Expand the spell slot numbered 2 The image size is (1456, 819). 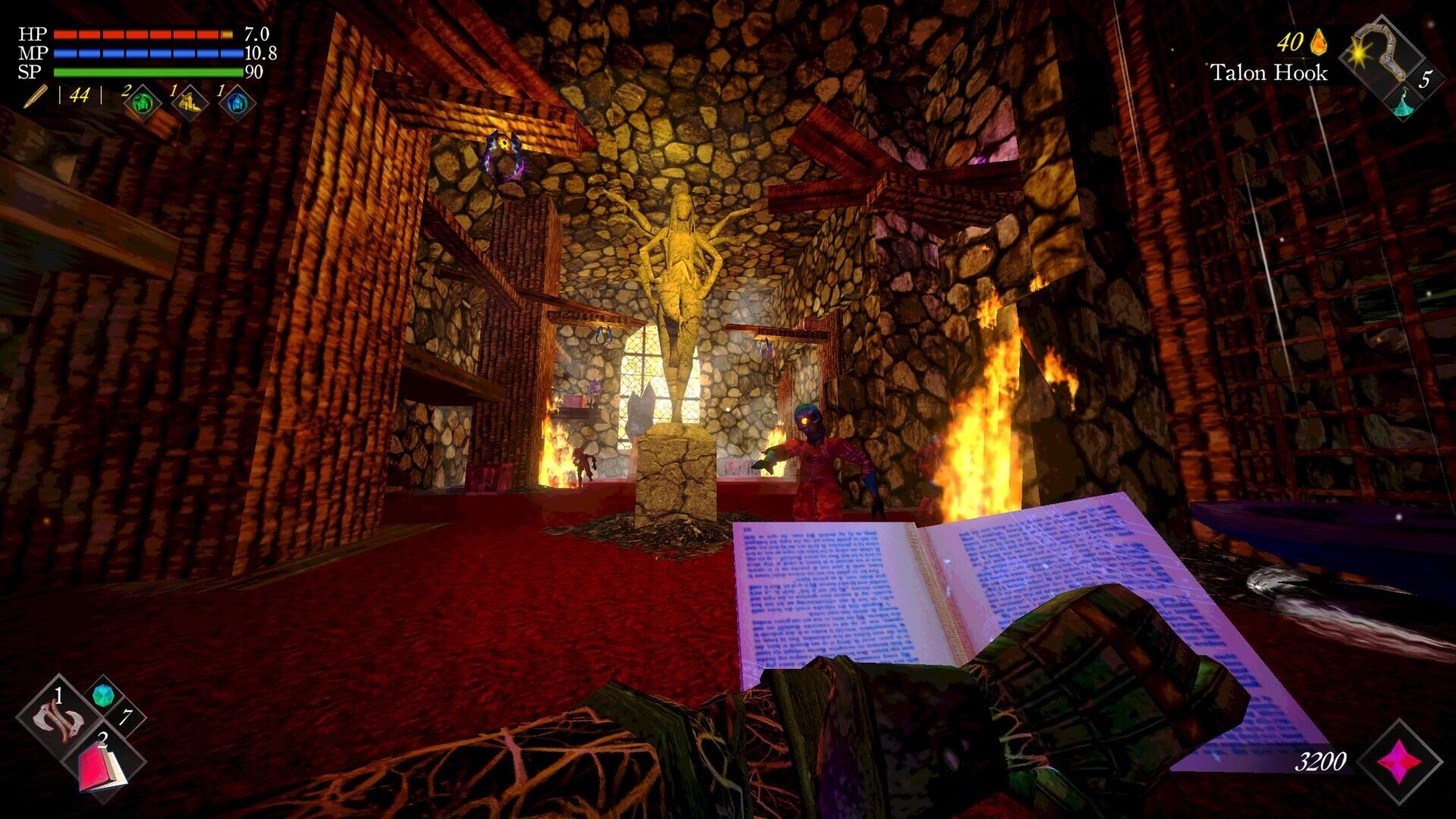click(102, 739)
